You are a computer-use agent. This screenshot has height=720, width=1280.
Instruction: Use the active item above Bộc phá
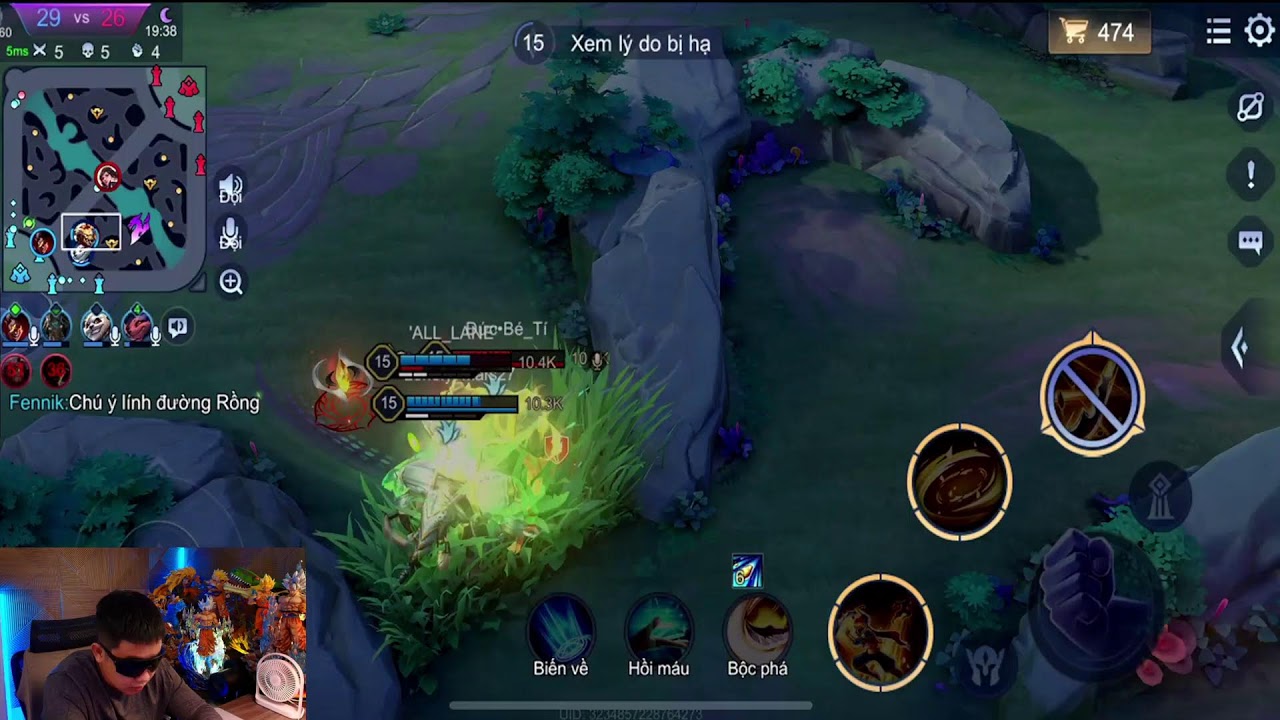click(x=747, y=571)
